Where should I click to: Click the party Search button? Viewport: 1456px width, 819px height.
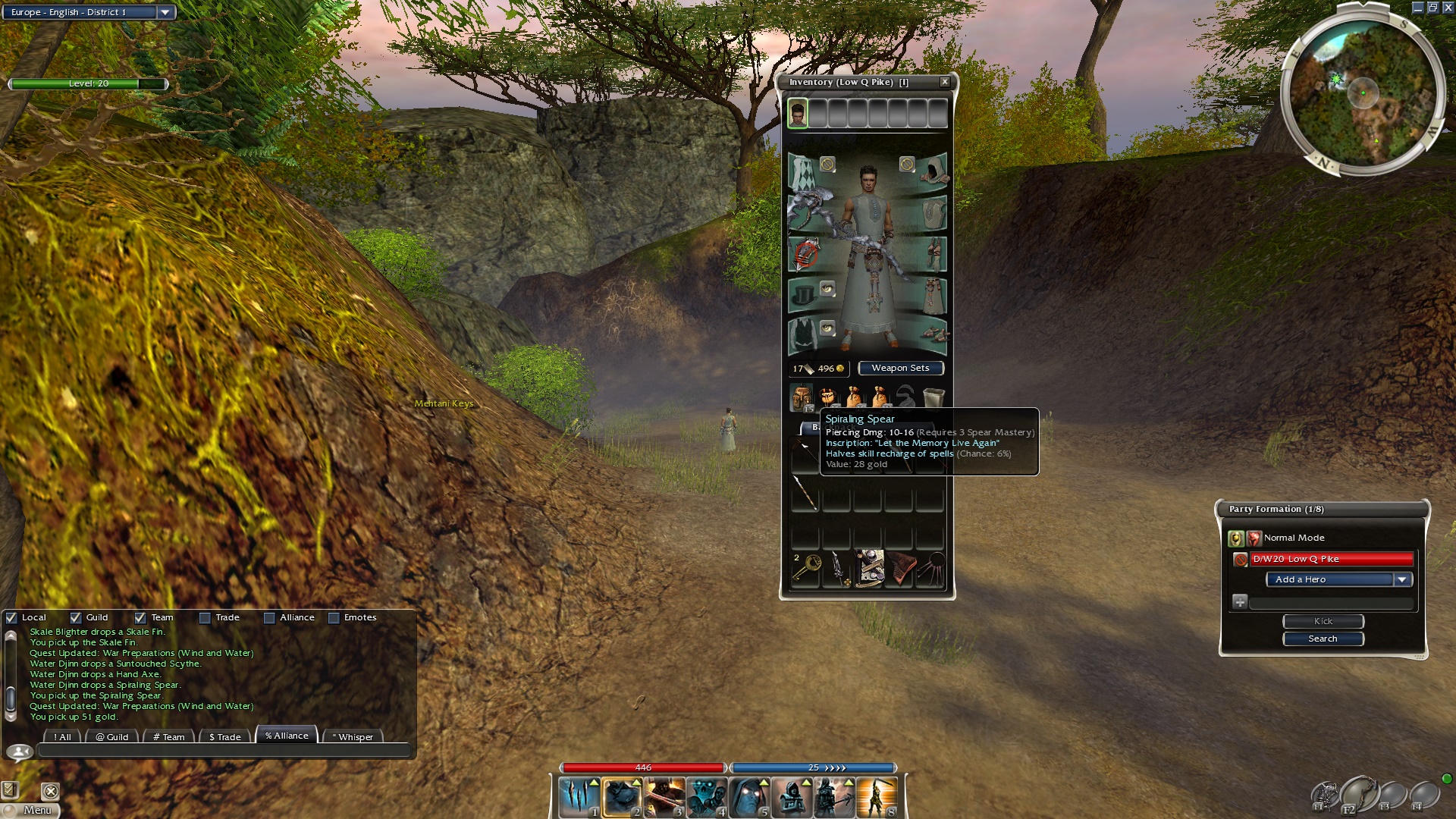tap(1323, 639)
